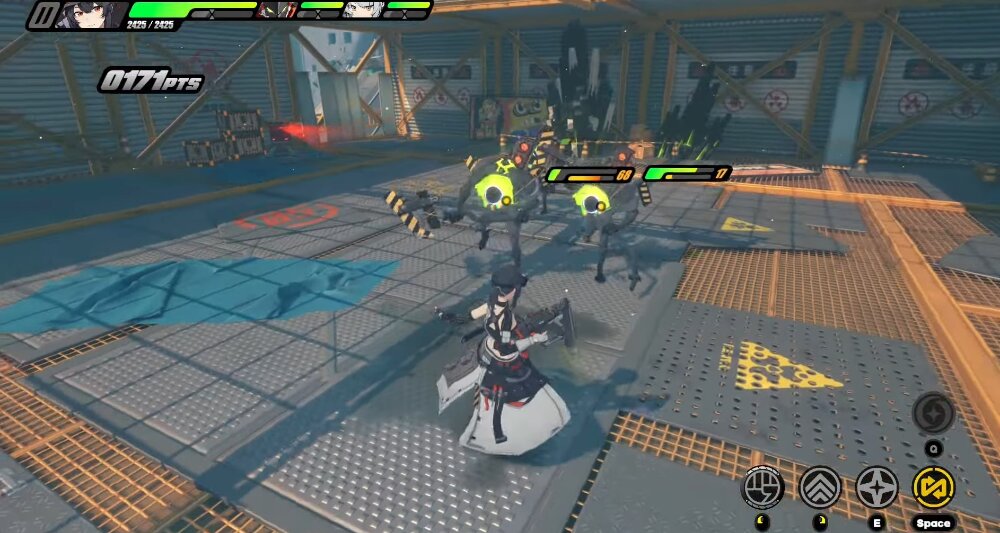
Task: Click the pause button beside the character portrait
Action: [x=43, y=15]
